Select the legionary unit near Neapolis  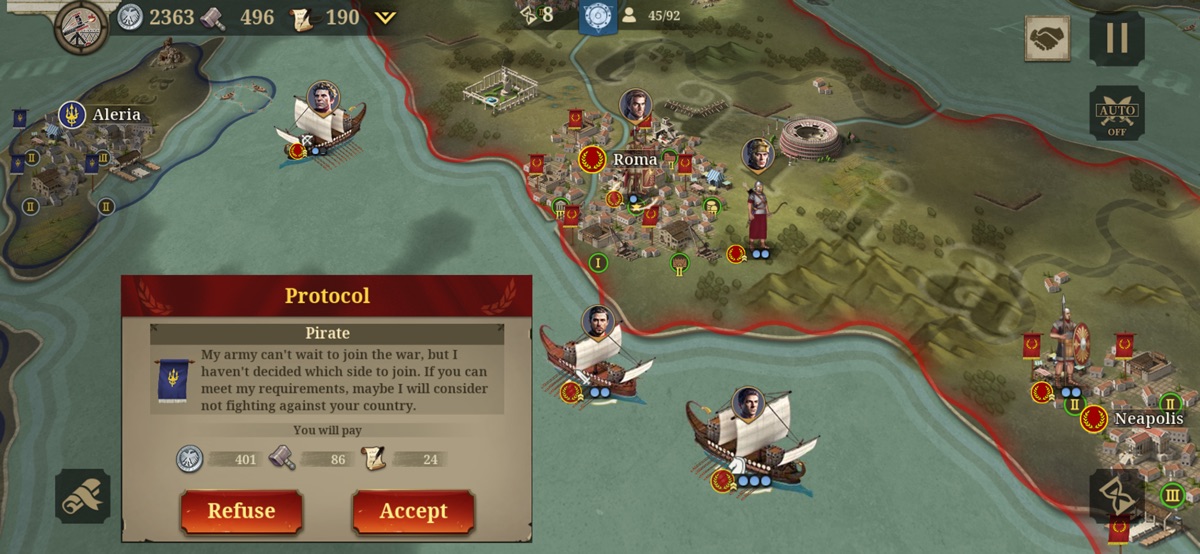(x=1066, y=345)
